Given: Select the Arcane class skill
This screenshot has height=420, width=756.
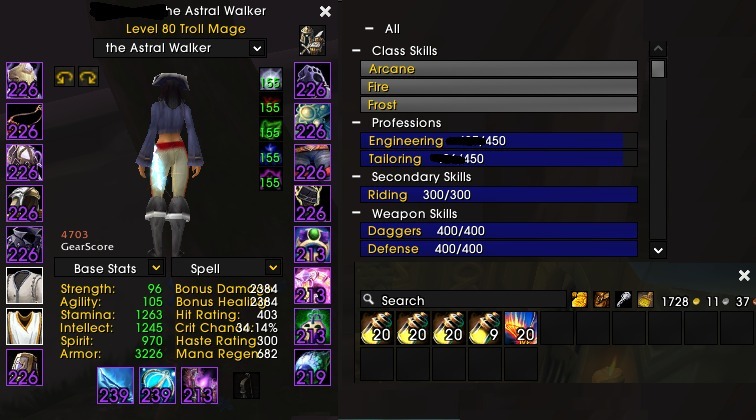Looking at the screenshot, I should (498, 69).
